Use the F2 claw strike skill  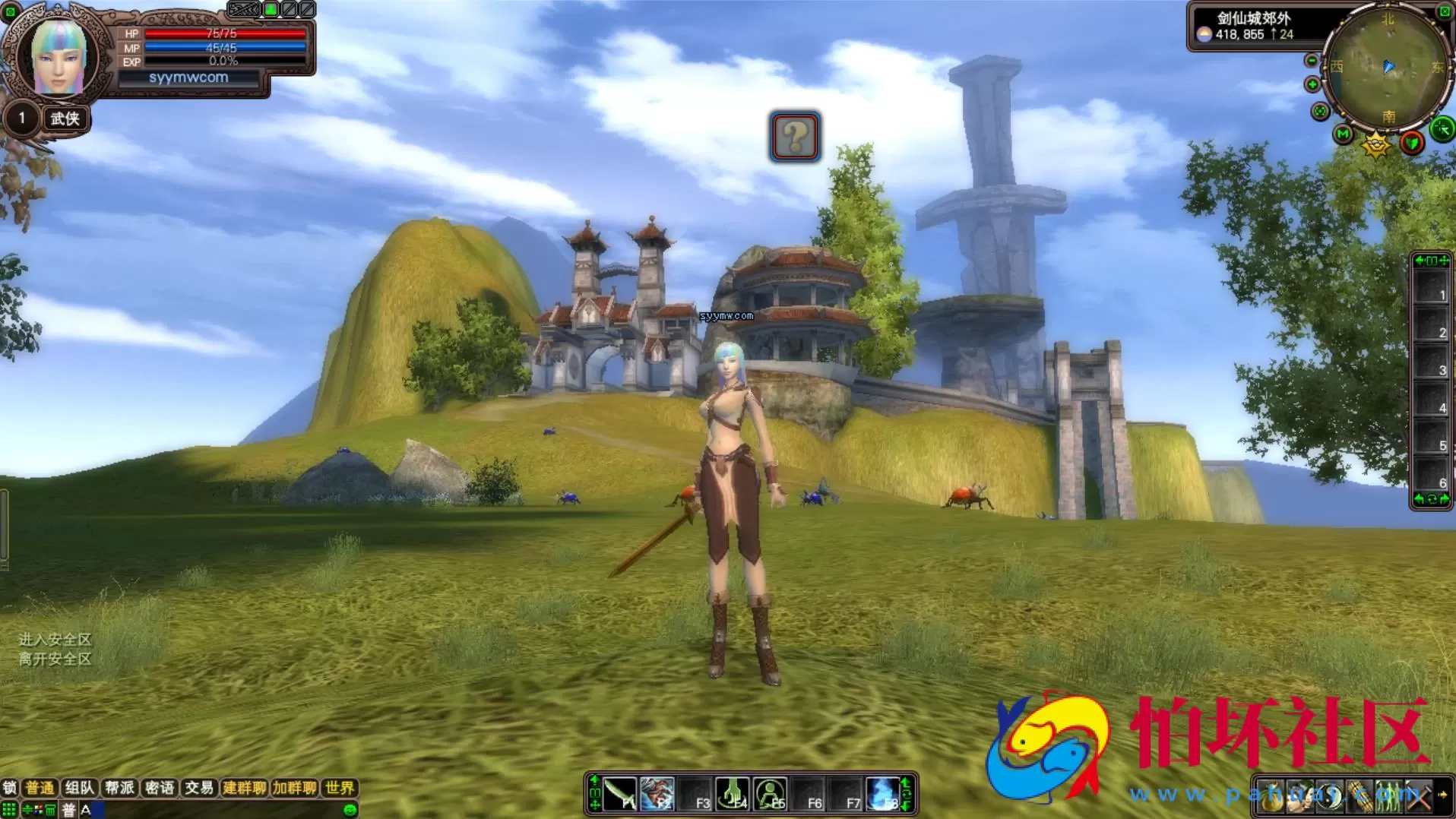click(657, 795)
